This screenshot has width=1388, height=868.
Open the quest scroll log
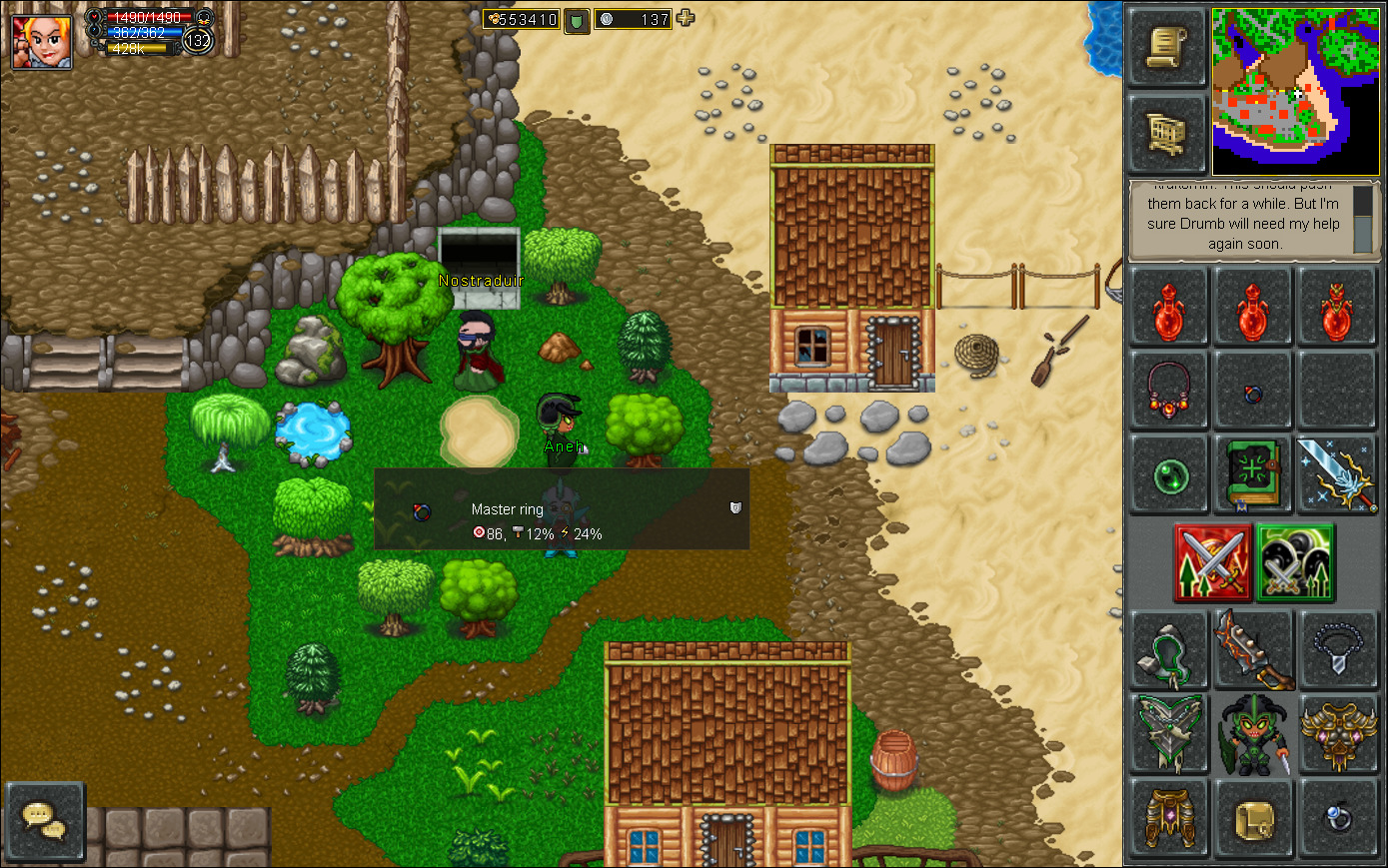tap(1167, 48)
